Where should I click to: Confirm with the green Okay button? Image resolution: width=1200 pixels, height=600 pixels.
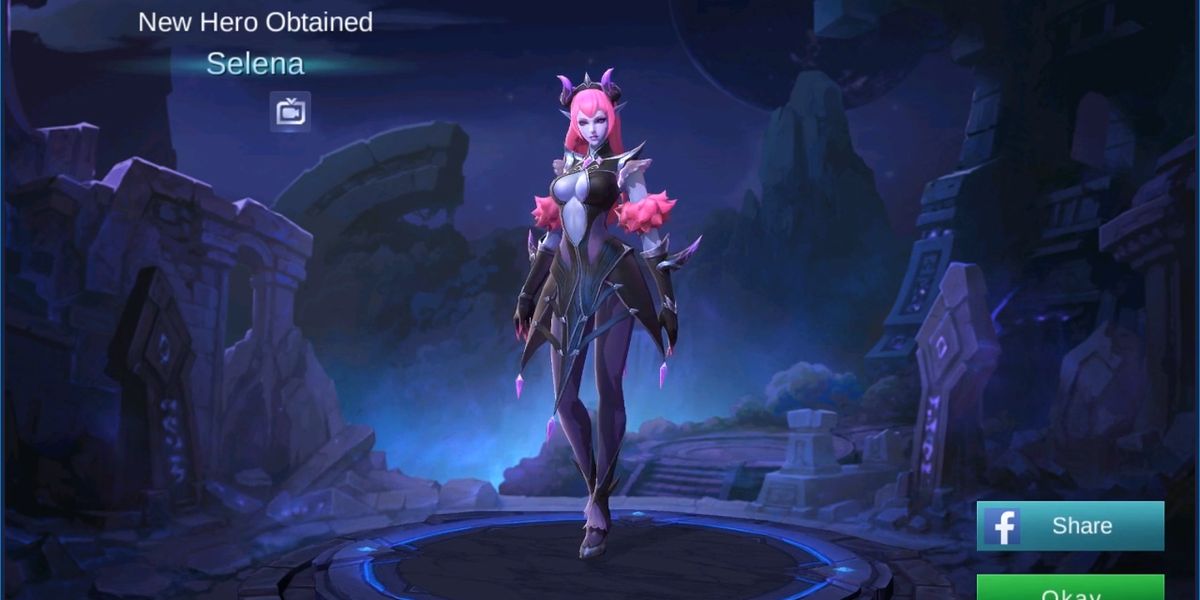point(1070,590)
